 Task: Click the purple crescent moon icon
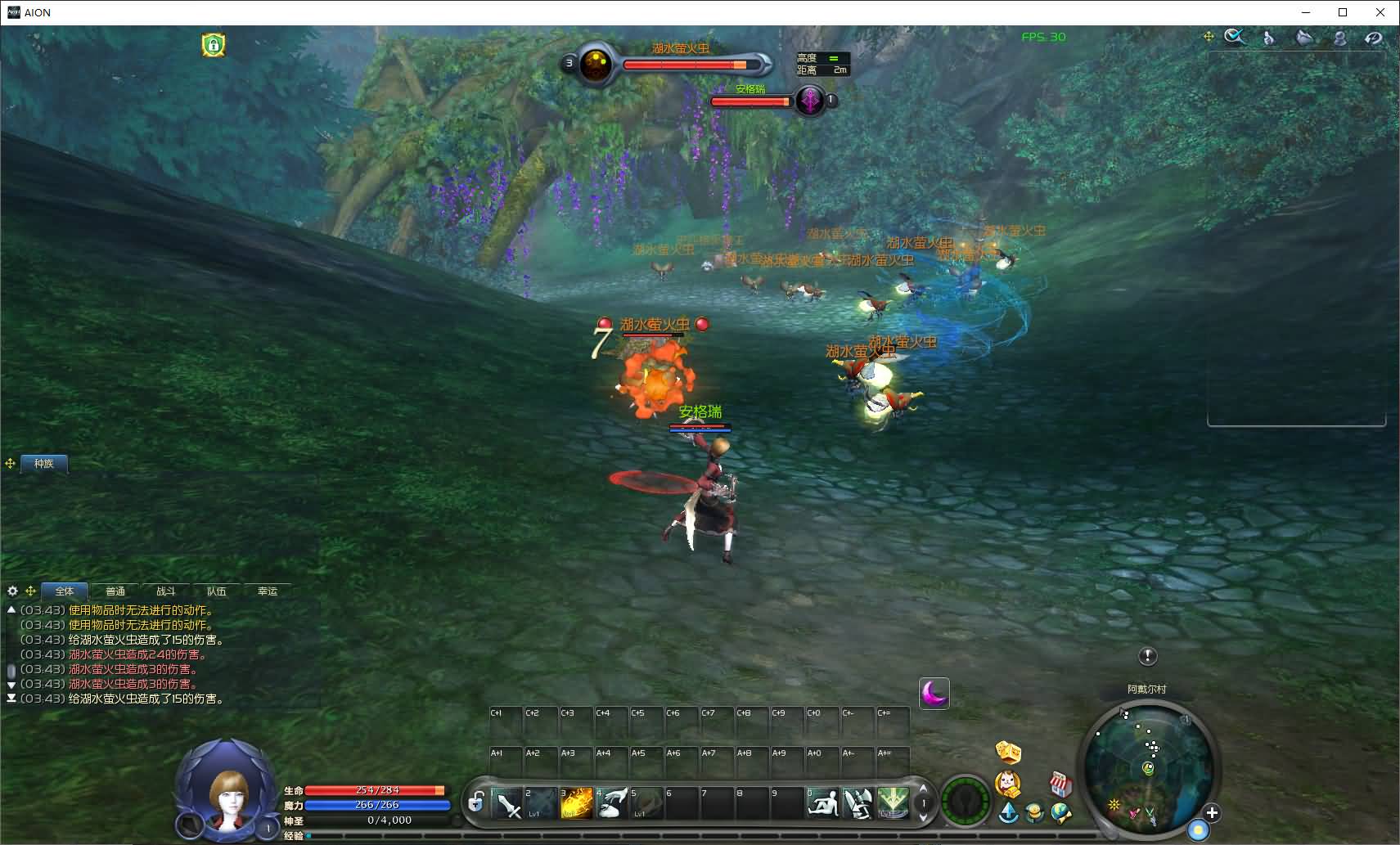coord(934,694)
